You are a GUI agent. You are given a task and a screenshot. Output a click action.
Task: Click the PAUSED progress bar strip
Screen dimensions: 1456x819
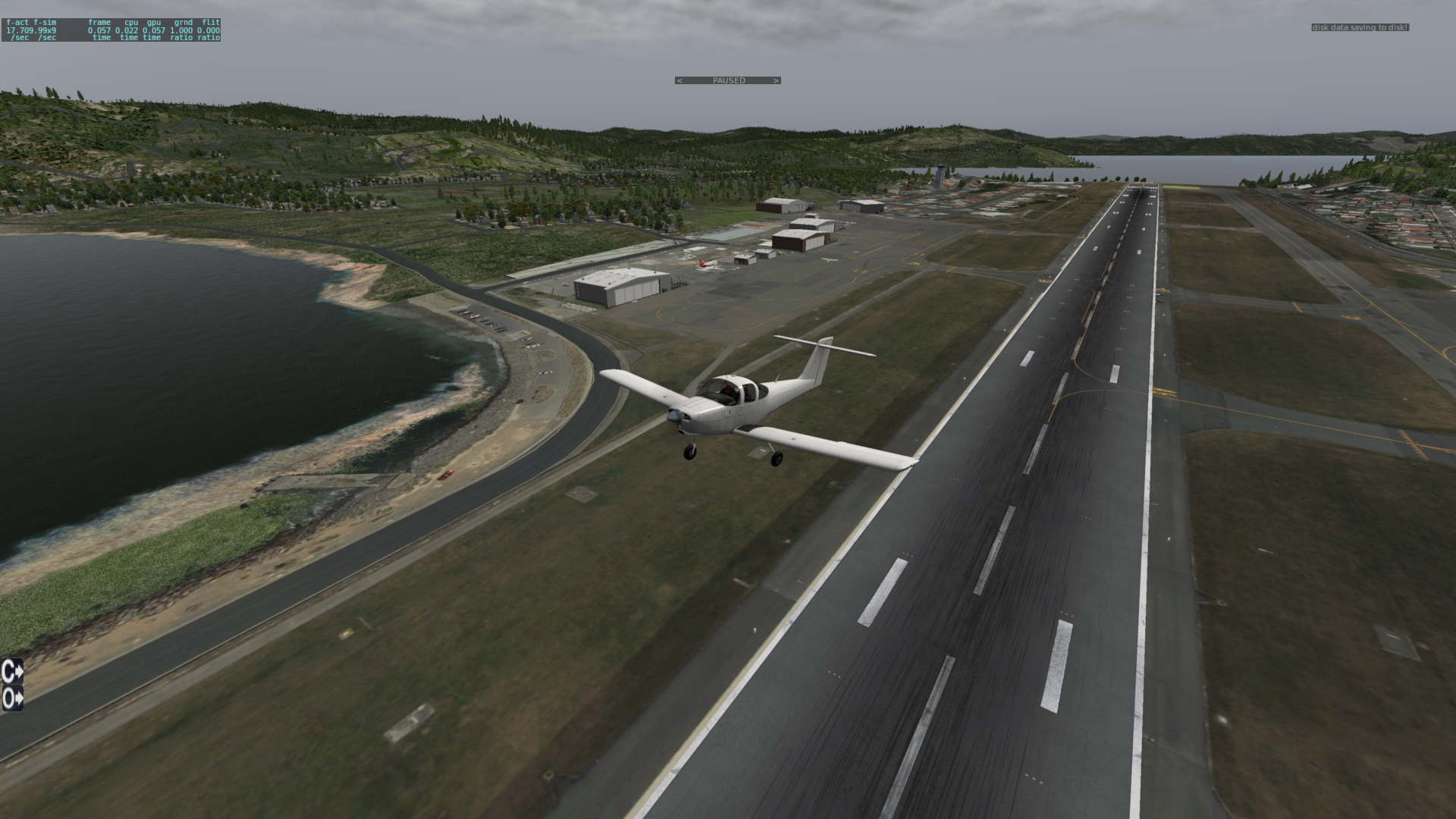point(728,80)
